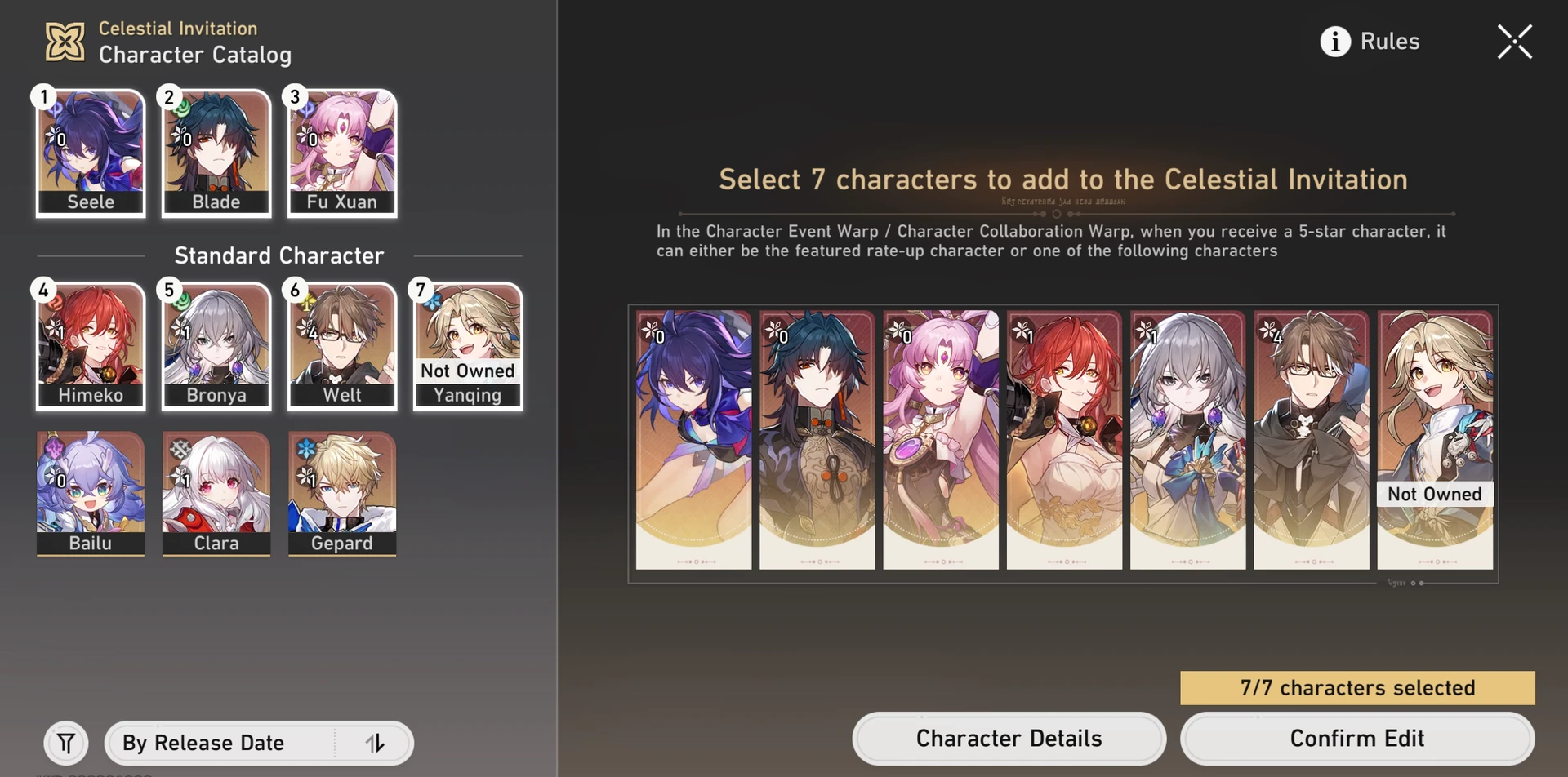Open the character filter options funnel
1568x777 pixels.
coord(66,743)
